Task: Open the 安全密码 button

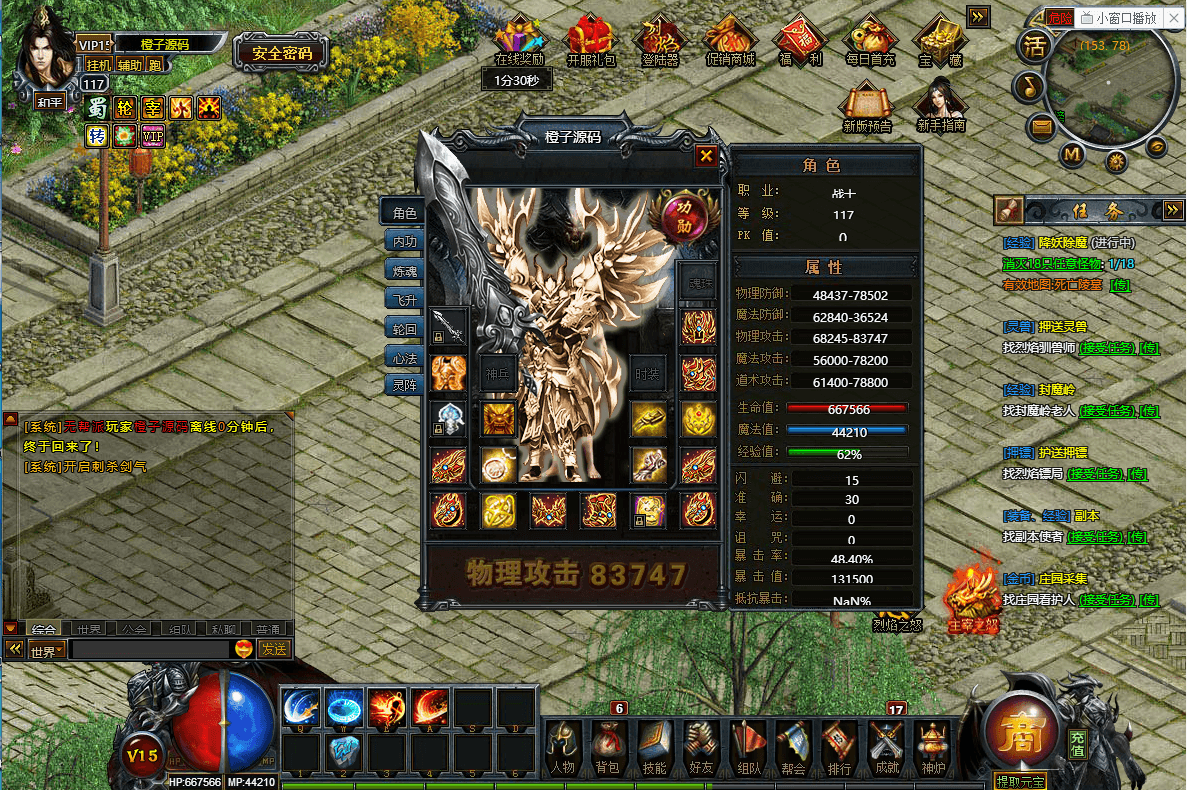Action: 282,53
